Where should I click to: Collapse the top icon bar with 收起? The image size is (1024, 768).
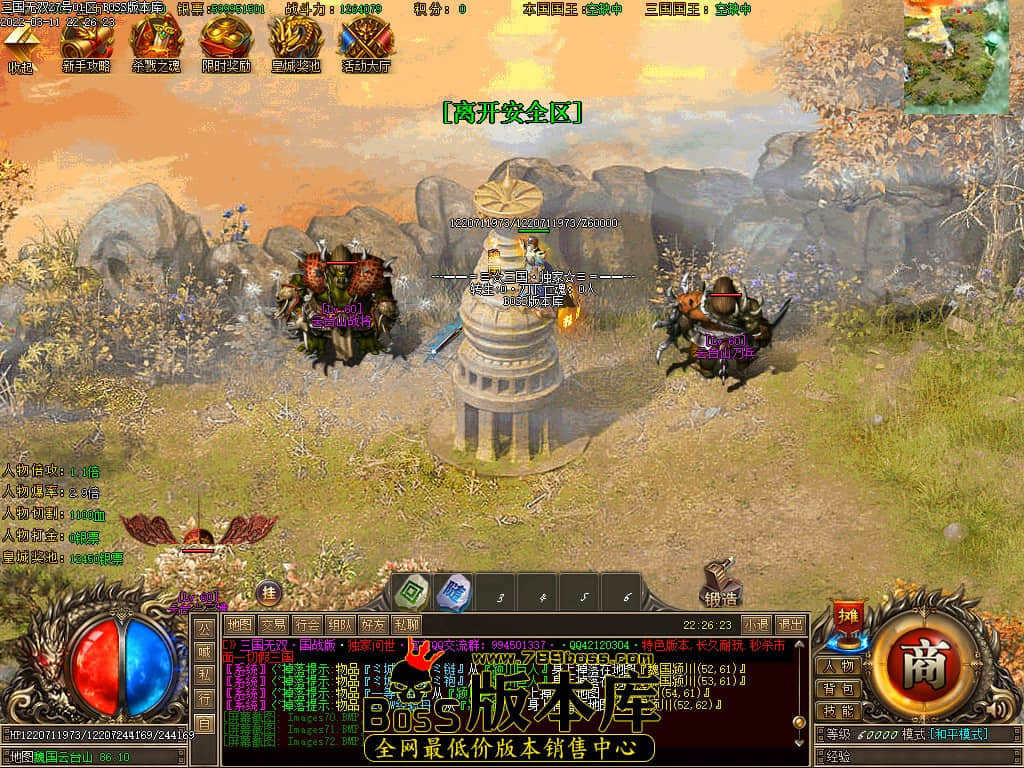point(21,45)
